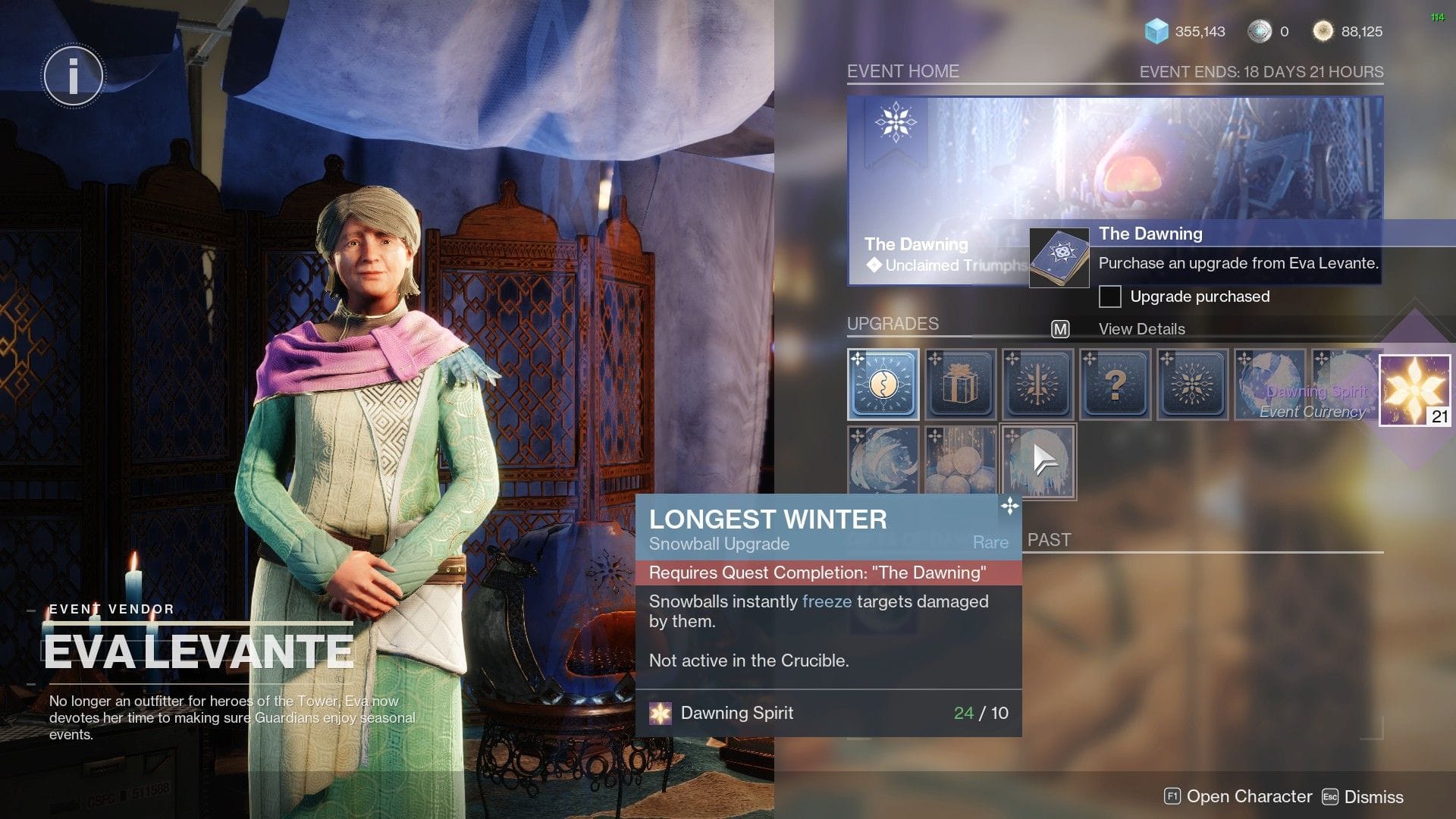Open the info button beside Eva Levante
This screenshot has width=1456, height=819.
tap(74, 76)
